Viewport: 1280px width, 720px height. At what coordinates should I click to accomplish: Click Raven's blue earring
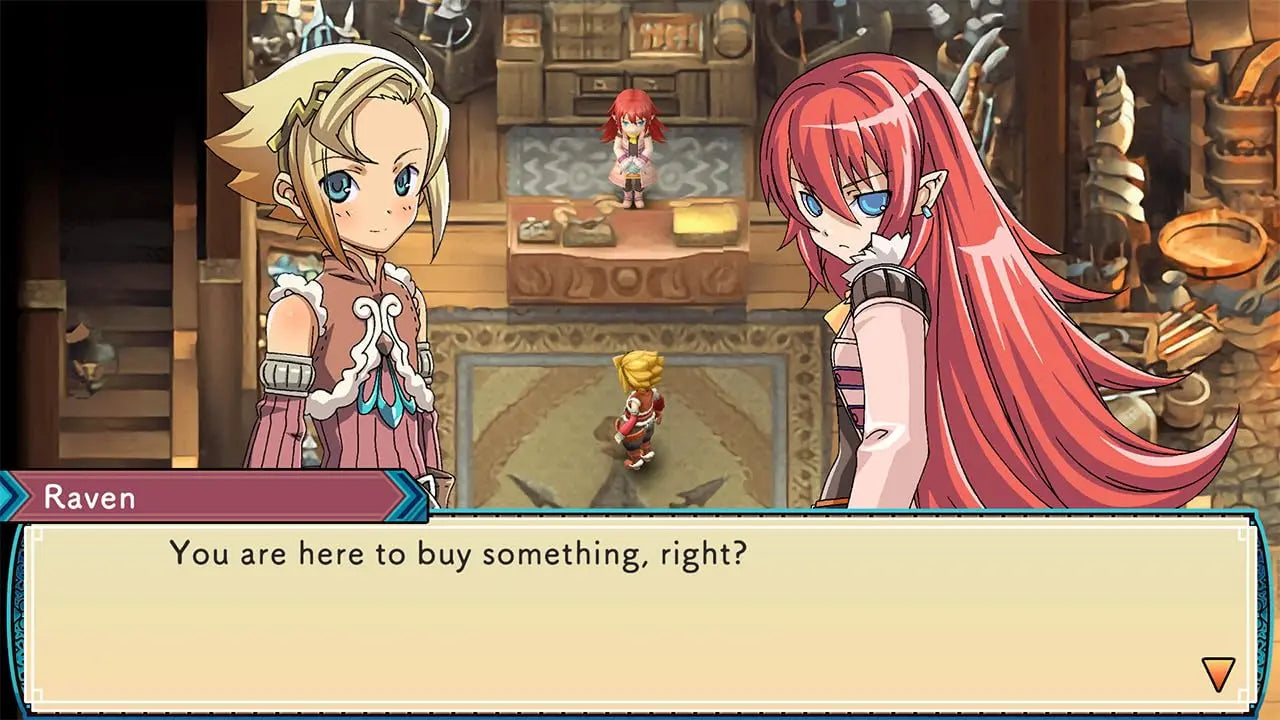[927, 211]
